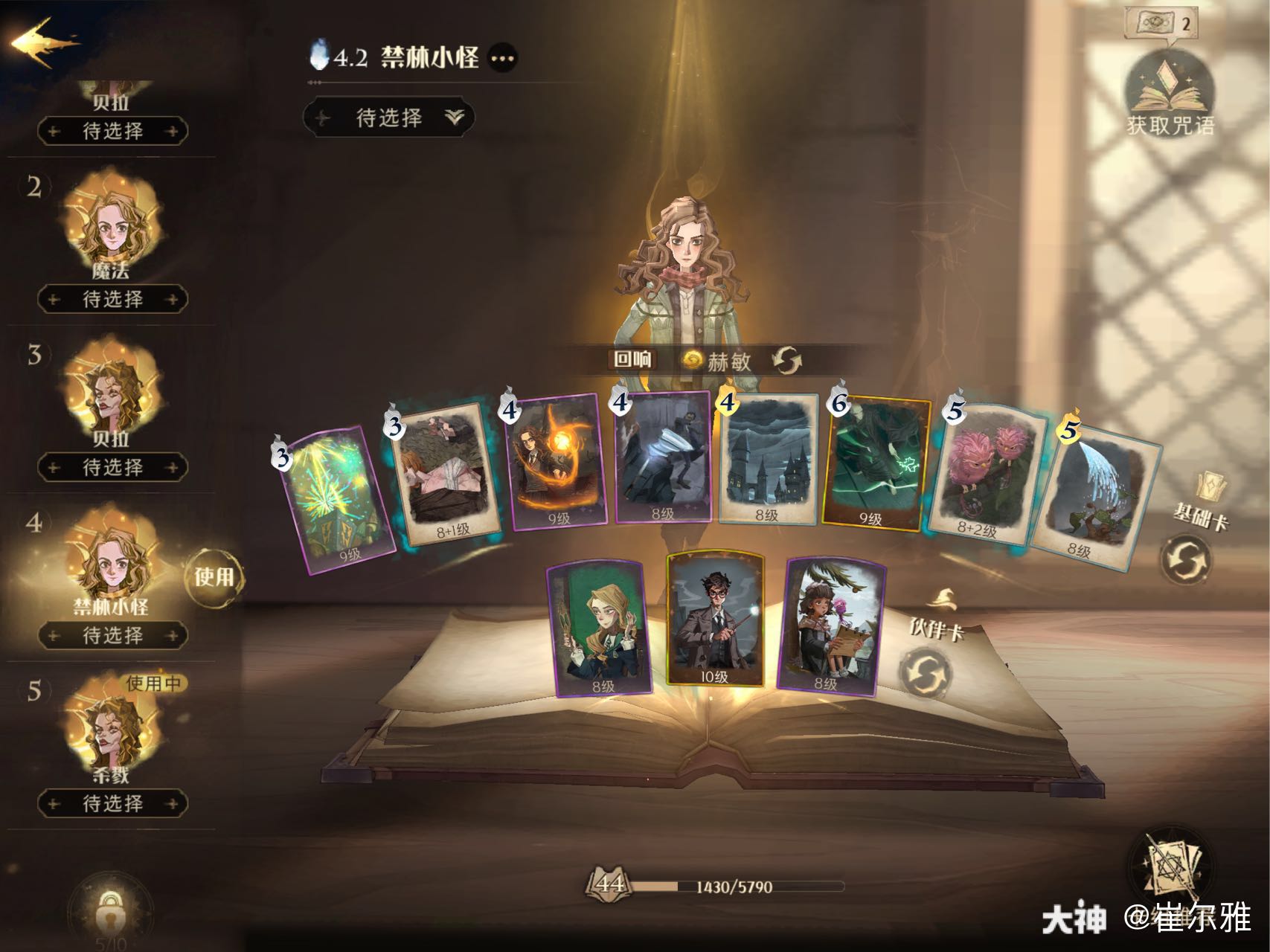Click the level 44 shield badge

pyautogui.click(x=610, y=886)
